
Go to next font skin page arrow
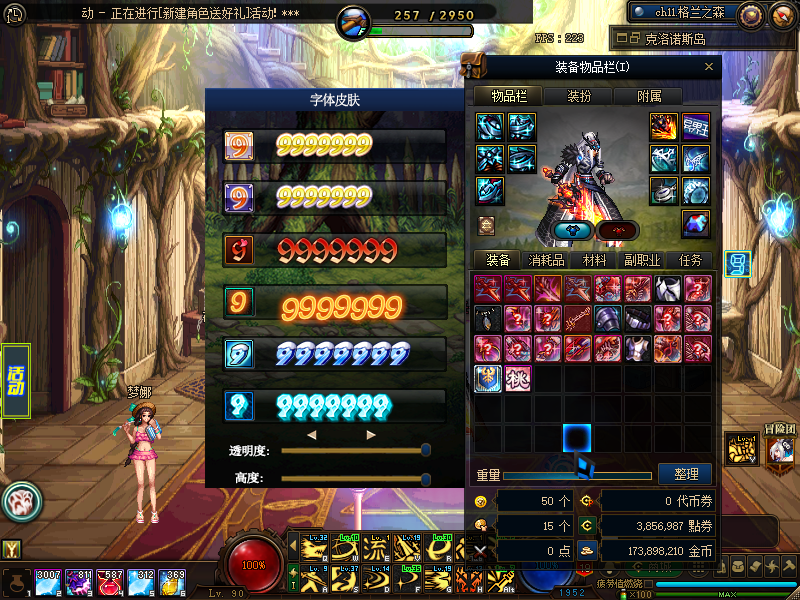[371, 435]
